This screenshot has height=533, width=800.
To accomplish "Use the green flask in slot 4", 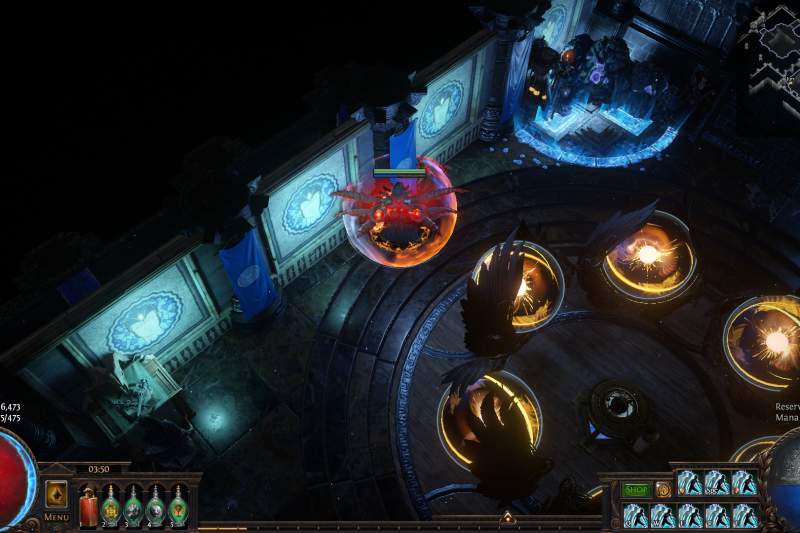I will point(156,507).
